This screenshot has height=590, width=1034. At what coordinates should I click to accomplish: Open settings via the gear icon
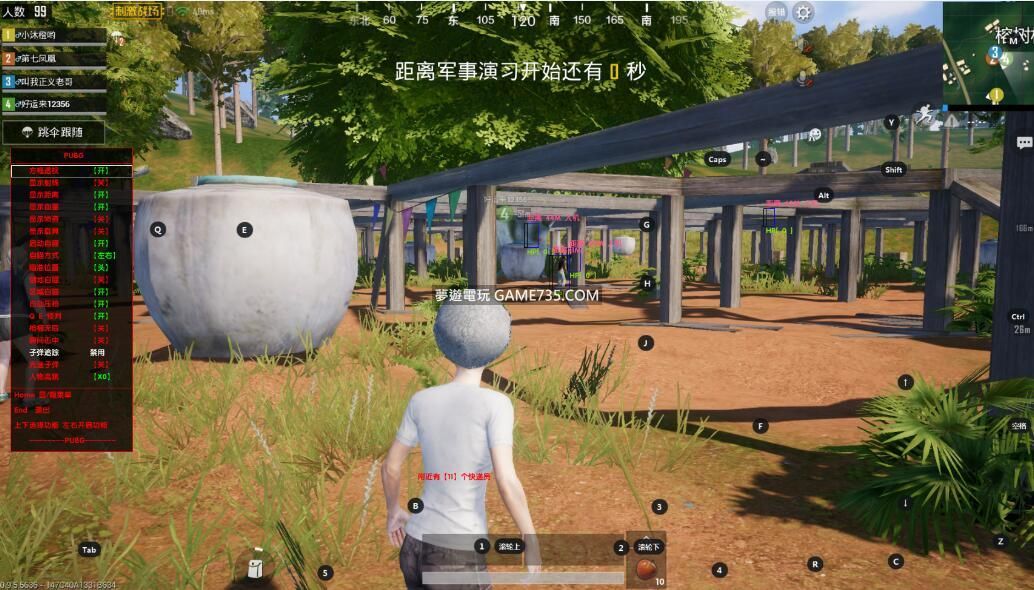coord(804,12)
